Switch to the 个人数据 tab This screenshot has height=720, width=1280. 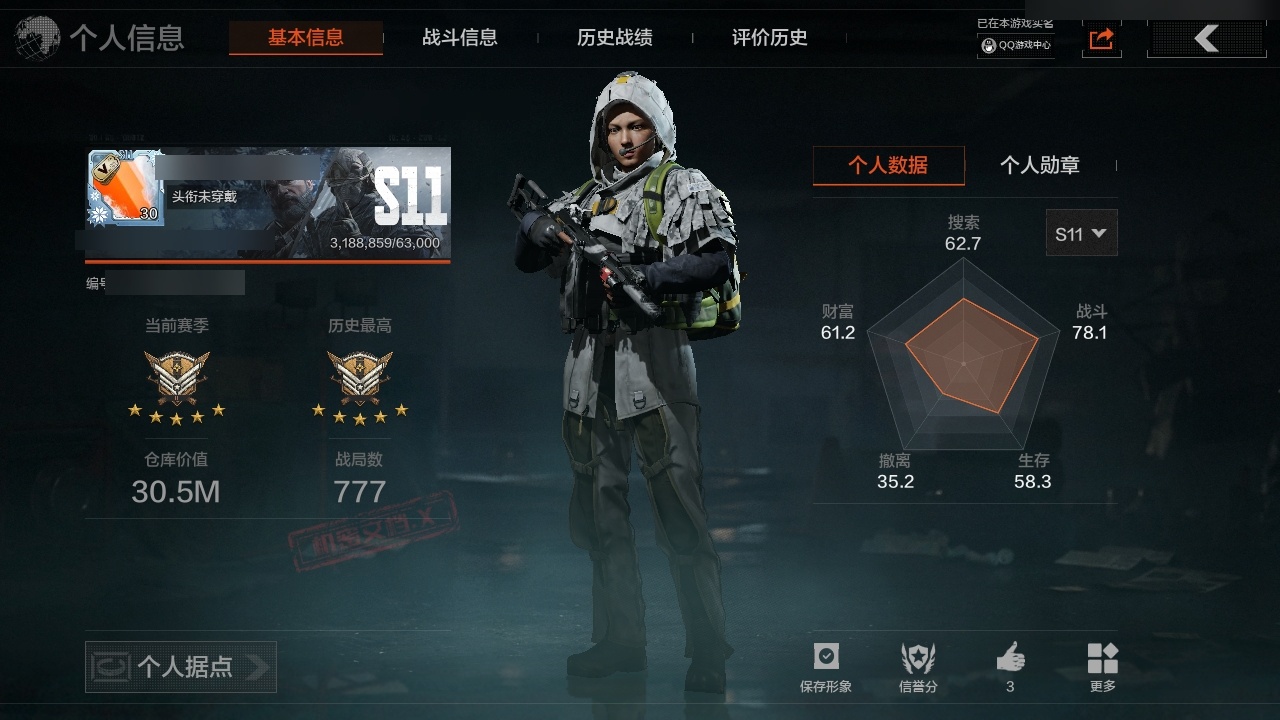[888, 165]
